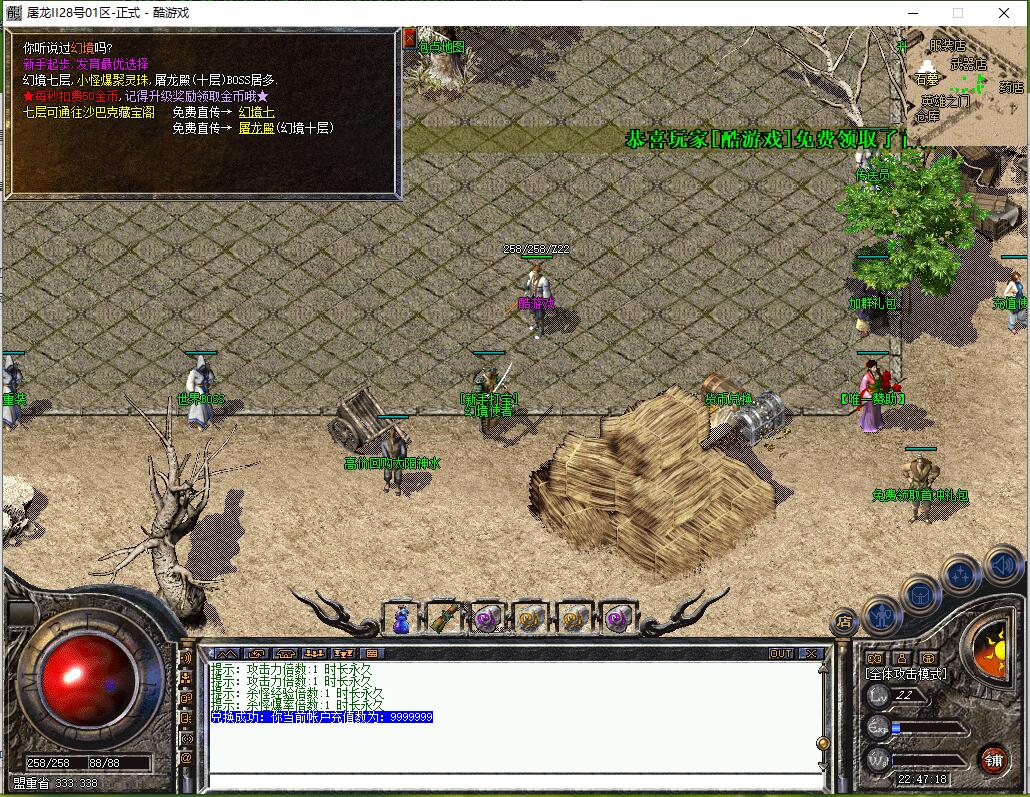Viewport: 1030px width, 797px height.
Task: Use the green scroll bundle in hotbar
Action: (444, 619)
